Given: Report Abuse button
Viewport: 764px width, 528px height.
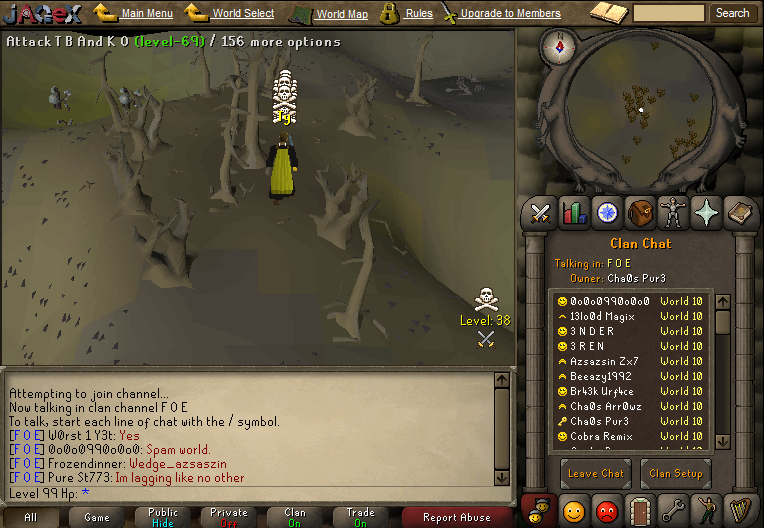Looking at the screenshot, I should (456, 517).
